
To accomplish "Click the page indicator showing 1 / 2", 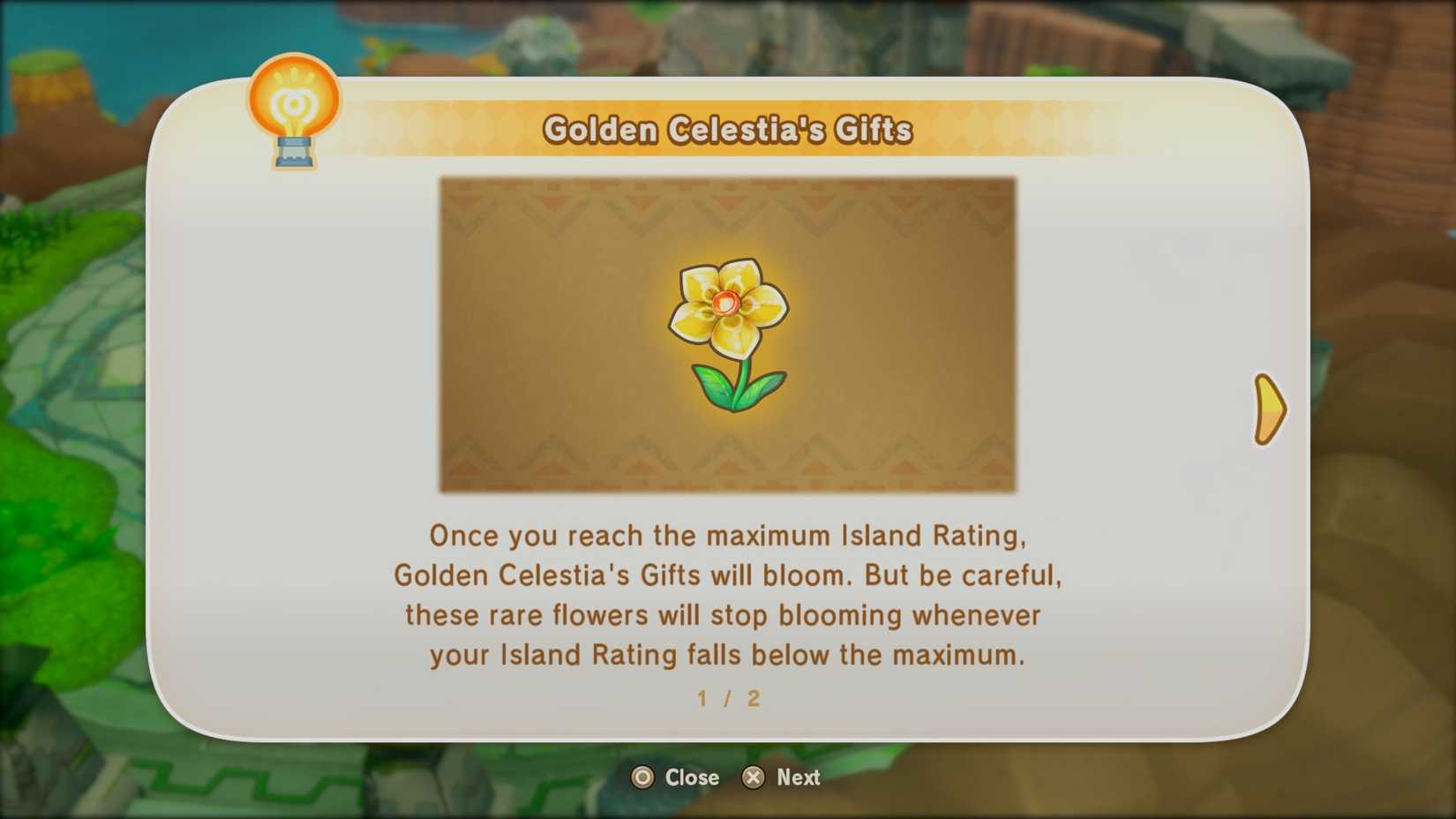I will [x=725, y=699].
